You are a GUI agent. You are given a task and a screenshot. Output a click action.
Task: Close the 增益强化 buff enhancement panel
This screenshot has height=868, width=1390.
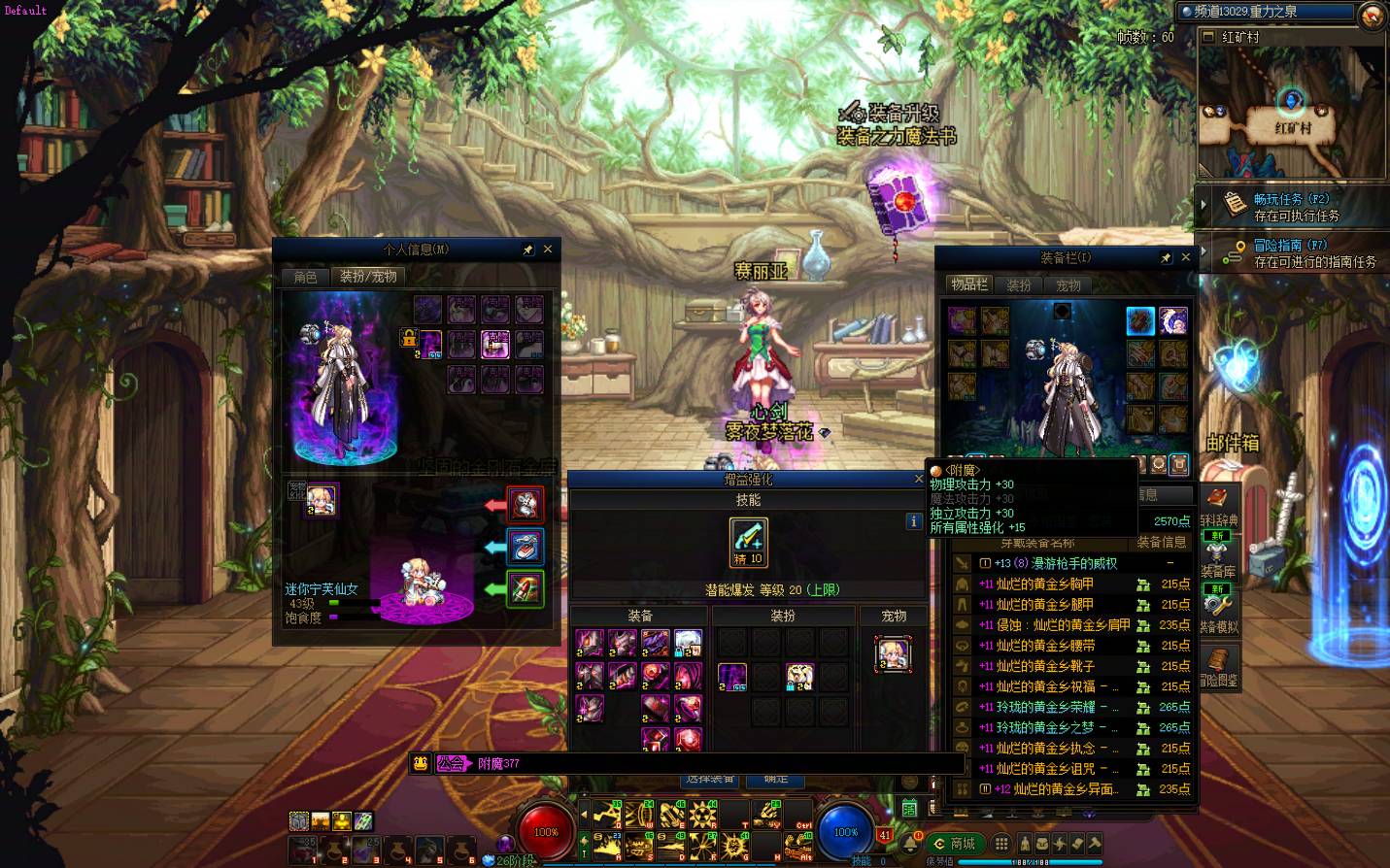[x=919, y=479]
